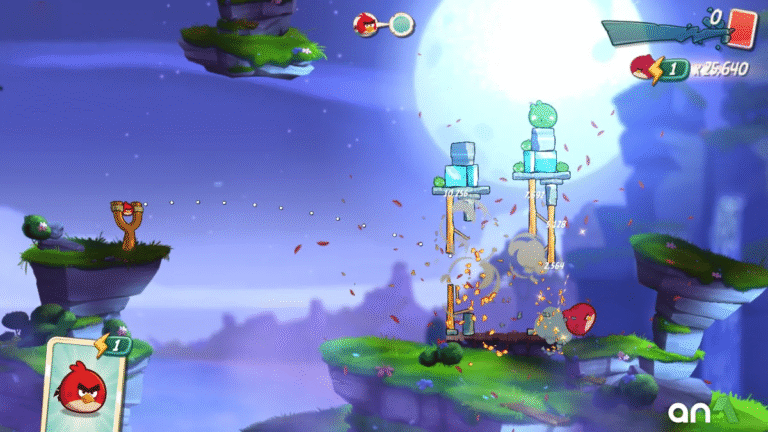Click the red bird stage progress icon
768x432 pixels.
pos(367,24)
